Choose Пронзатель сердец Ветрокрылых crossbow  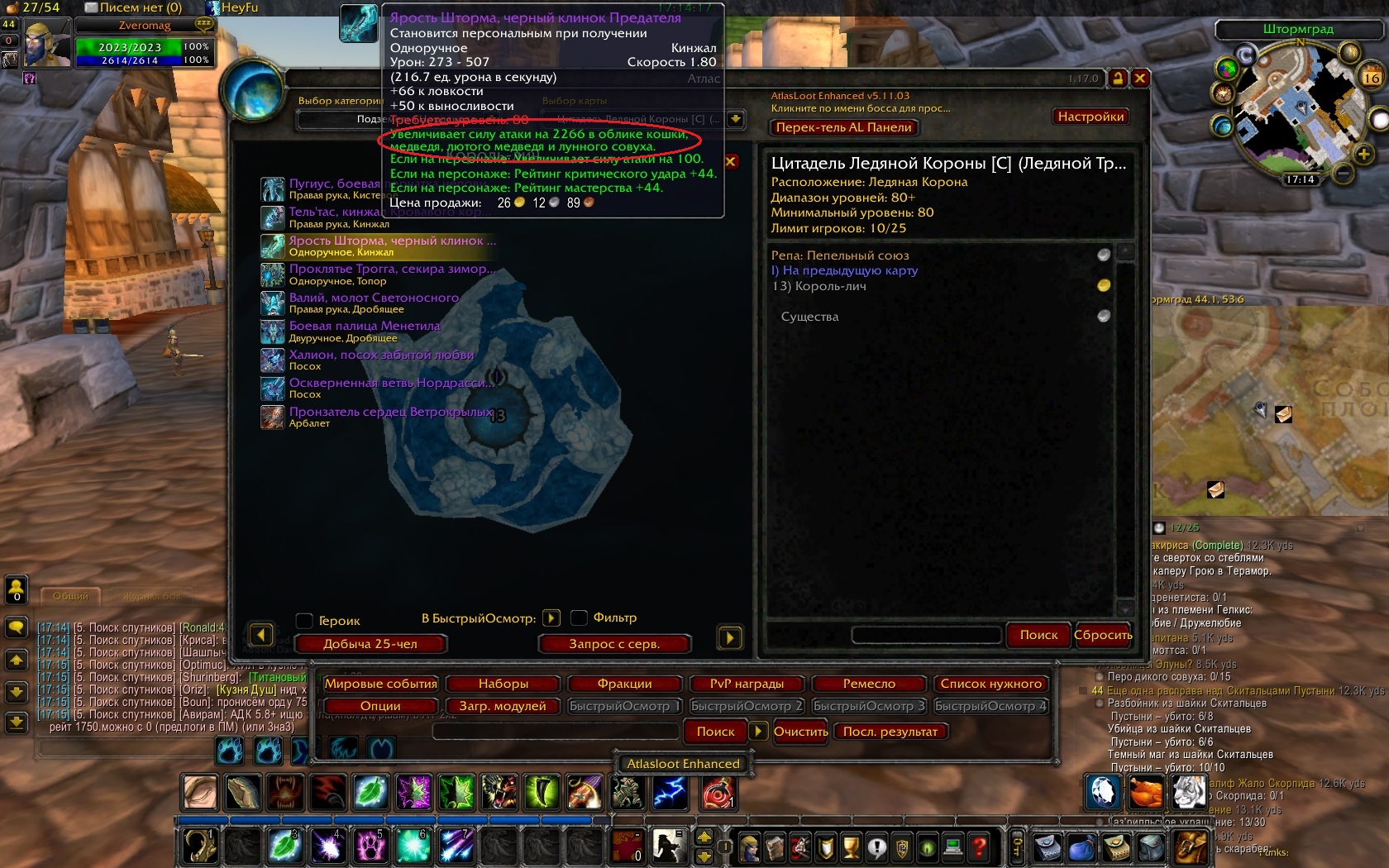coord(390,412)
